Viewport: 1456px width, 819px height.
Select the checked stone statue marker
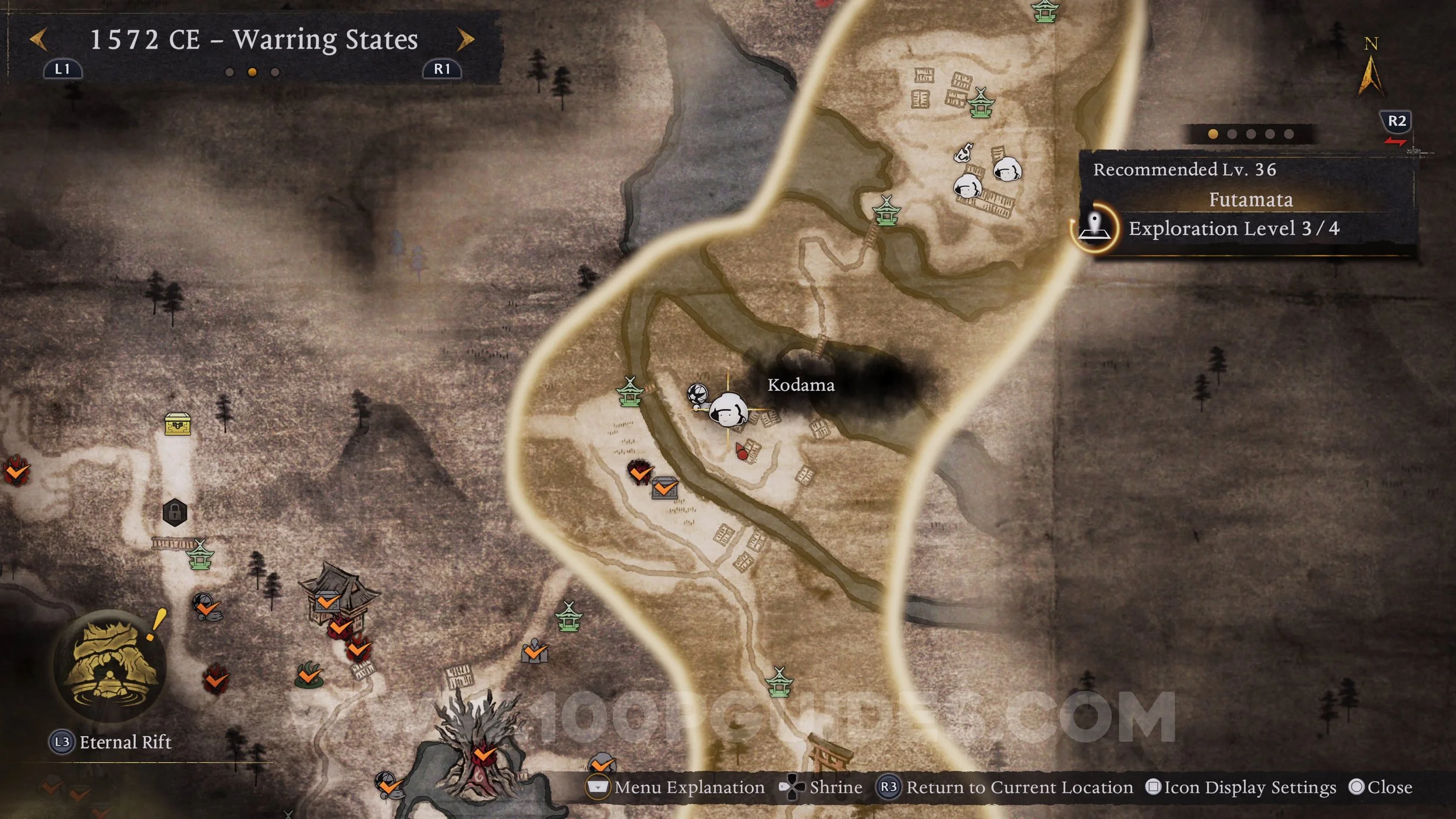[534, 652]
